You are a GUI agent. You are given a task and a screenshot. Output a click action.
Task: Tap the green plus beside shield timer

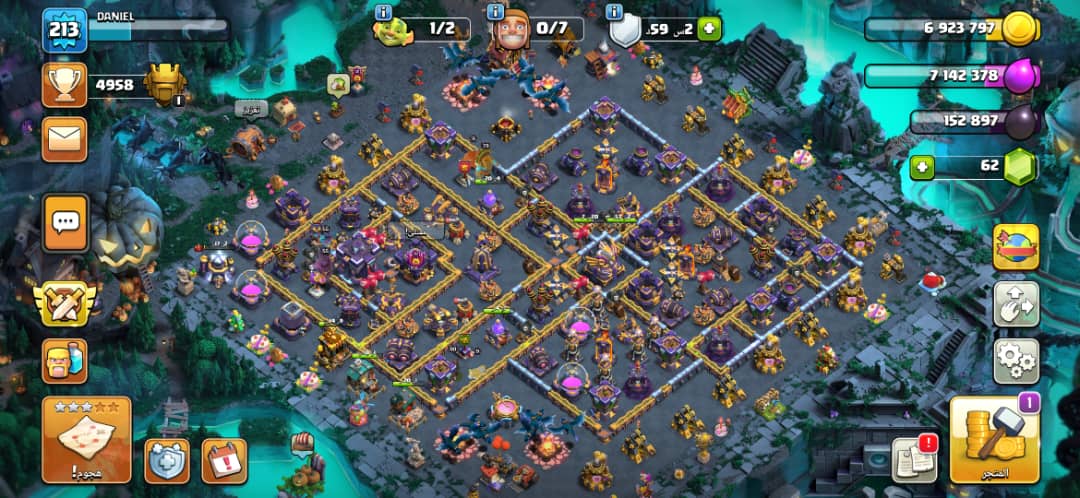(709, 28)
